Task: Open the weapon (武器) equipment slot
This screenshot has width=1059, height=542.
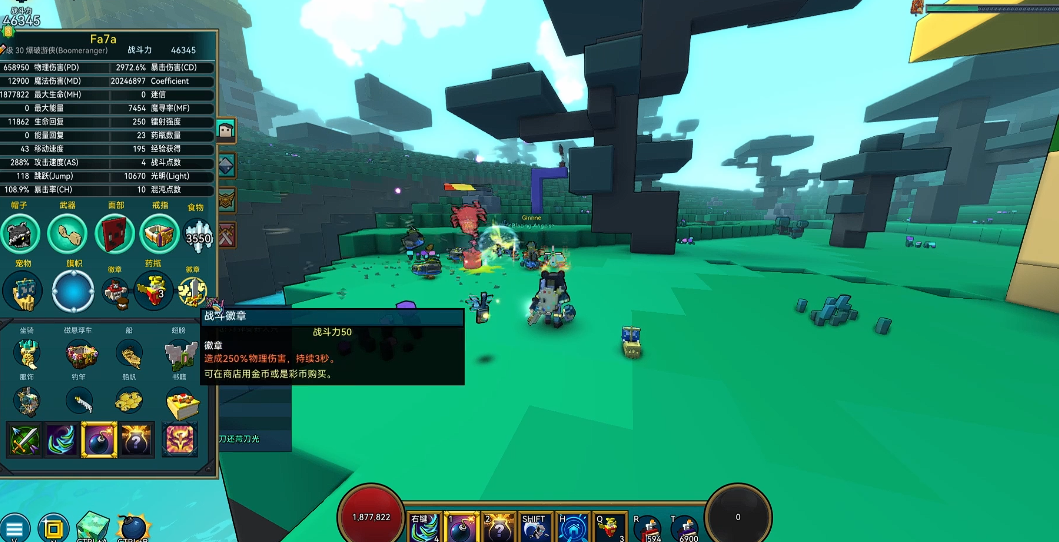Action: [x=67, y=234]
